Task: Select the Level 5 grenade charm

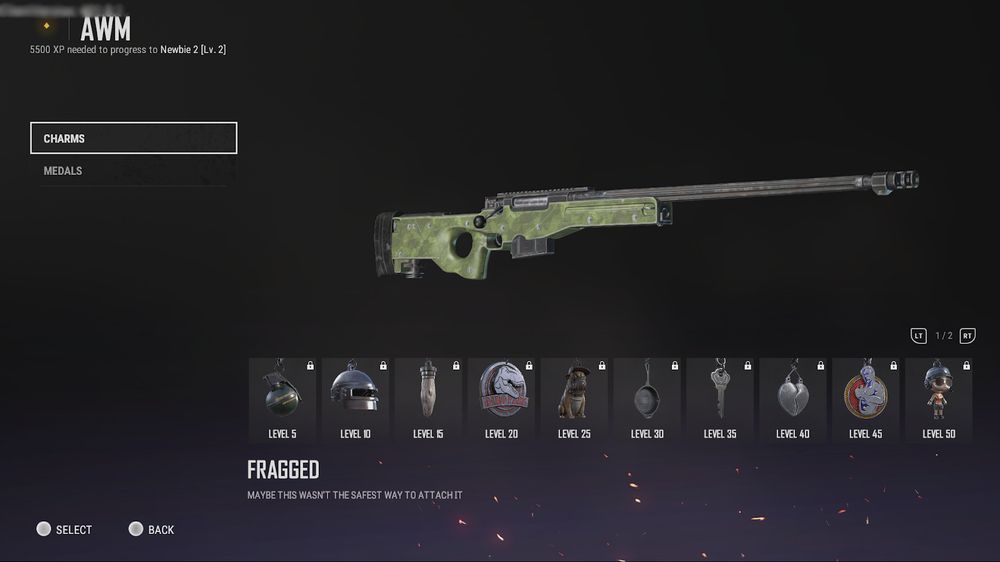Action: coord(282,399)
